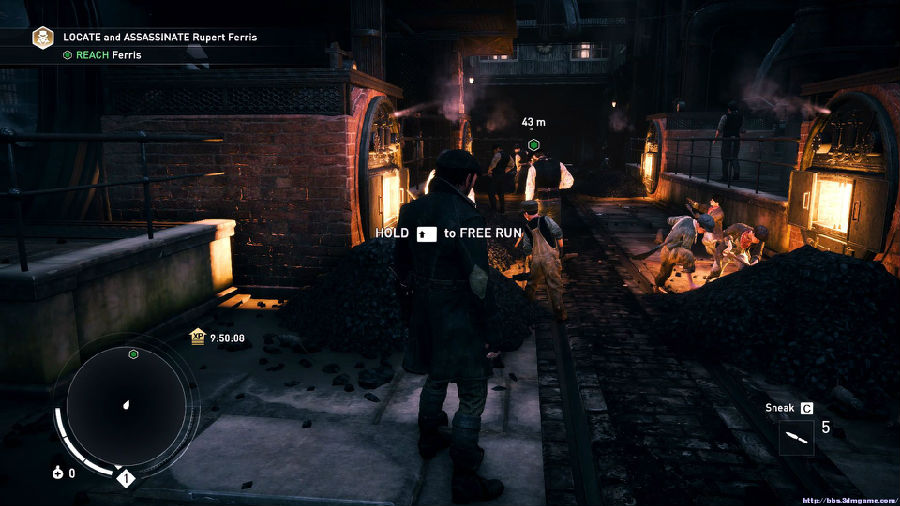The height and width of the screenshot is (506, 900).
Task: Click the exclamation mark icon under the minimap
Action: [125, 479]
